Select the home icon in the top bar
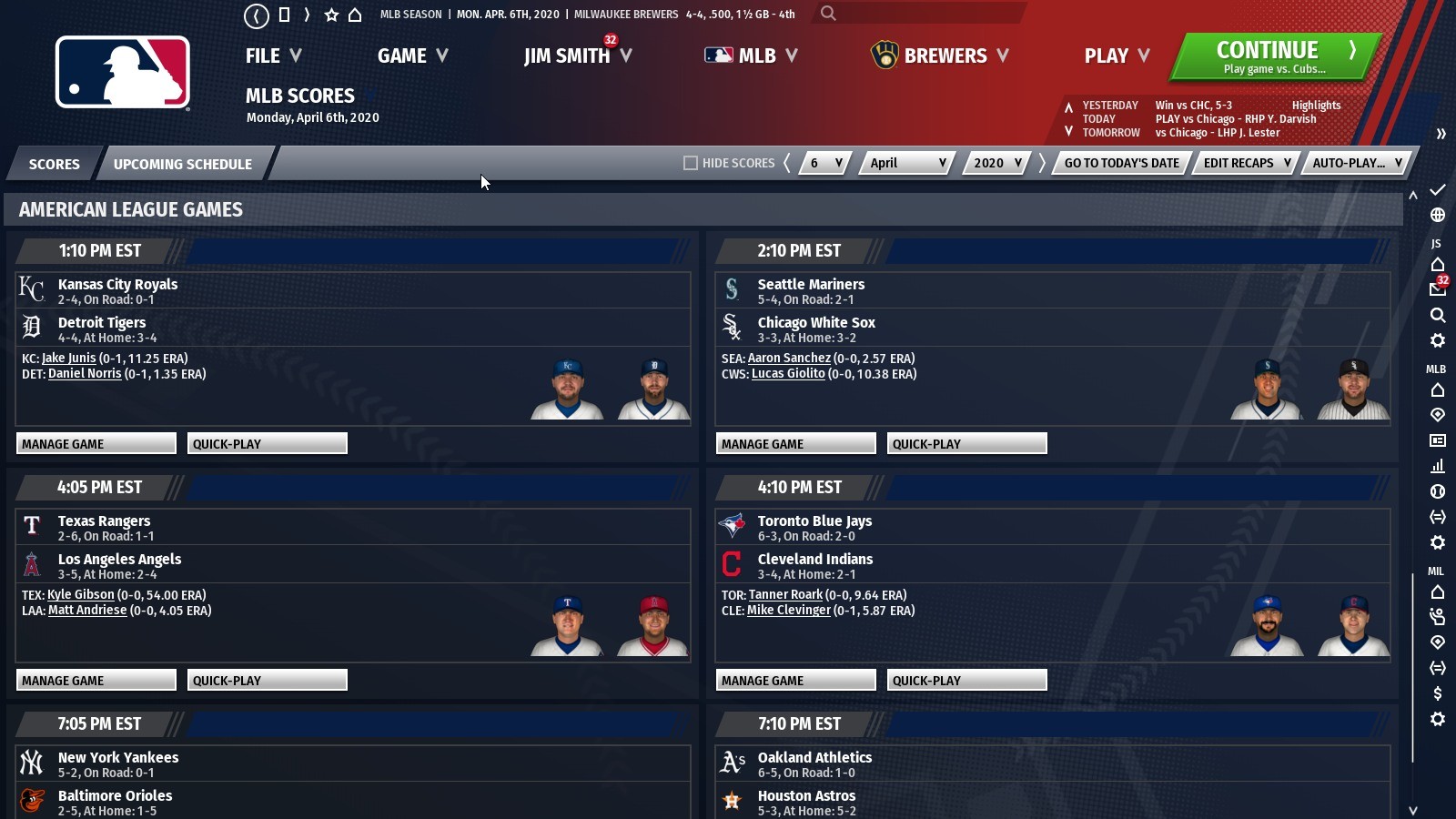 click(x=356, y=15)
